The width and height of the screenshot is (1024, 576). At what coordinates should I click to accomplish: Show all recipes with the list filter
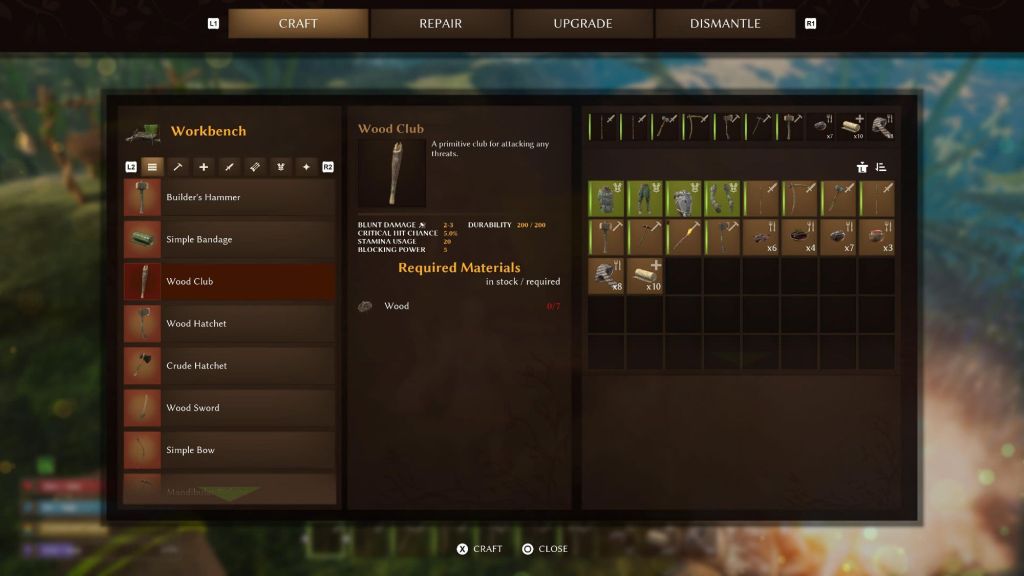click(x=152, y=167)
